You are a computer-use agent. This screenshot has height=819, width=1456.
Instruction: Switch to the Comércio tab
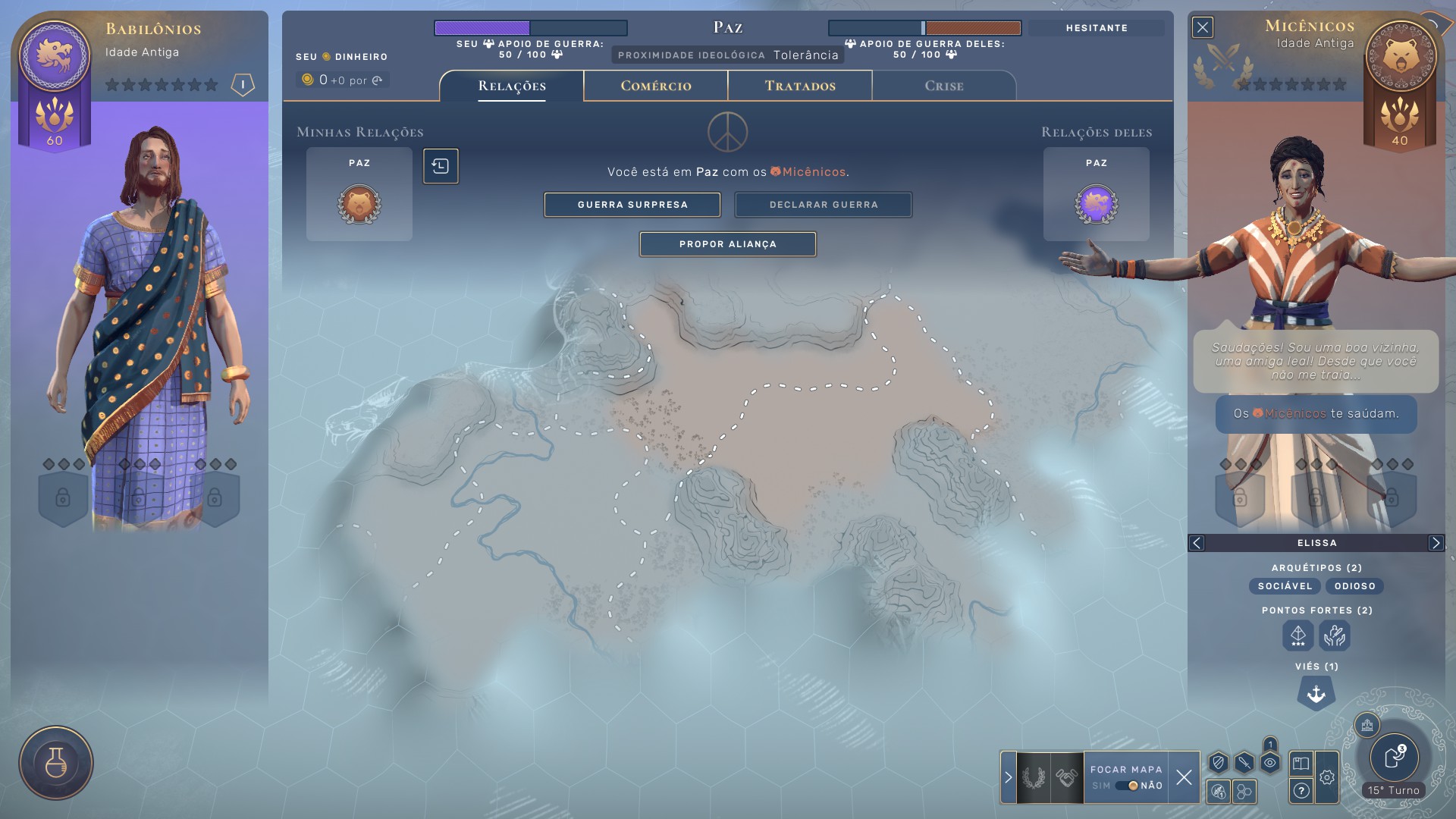[x=655, y=86]
